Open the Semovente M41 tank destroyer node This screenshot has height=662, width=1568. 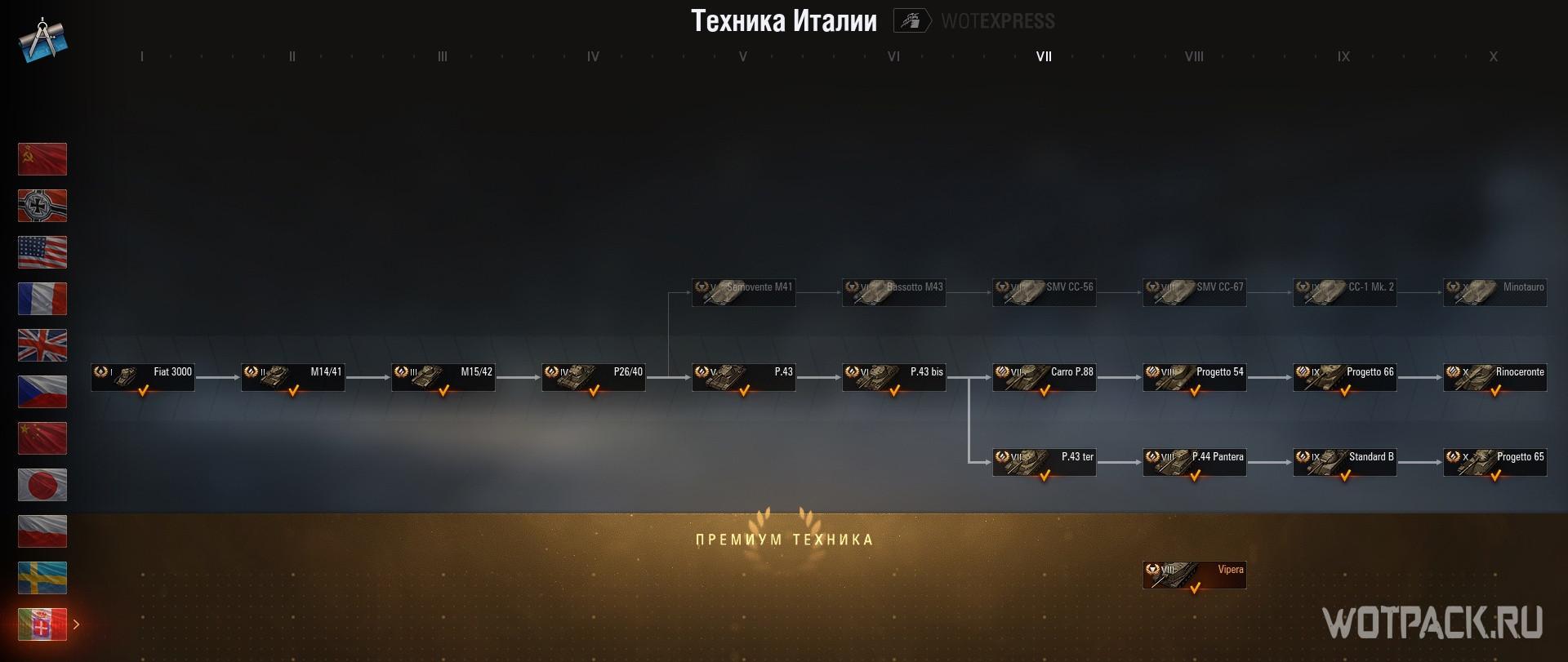pos(744,293)
